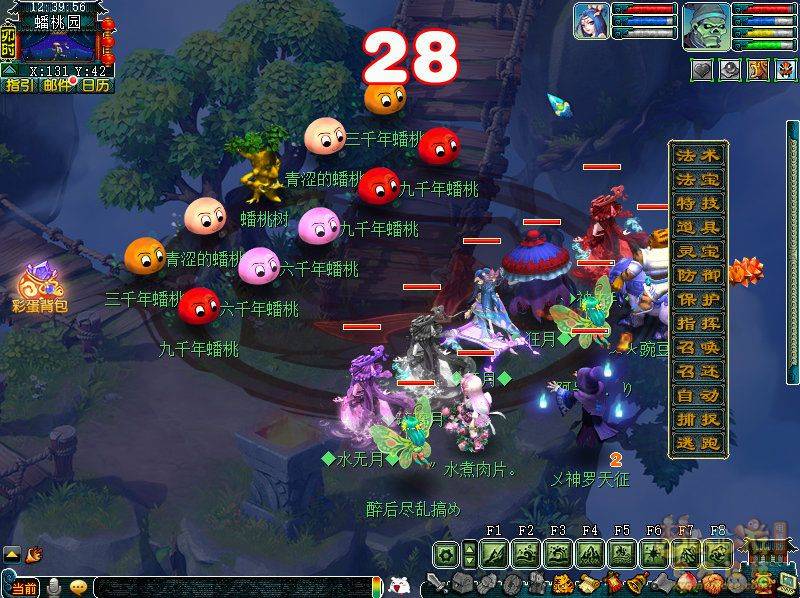Screen dimensions: 800x598
Task: Click the gear icon left of the hotbar
Action: coord(446,553)
